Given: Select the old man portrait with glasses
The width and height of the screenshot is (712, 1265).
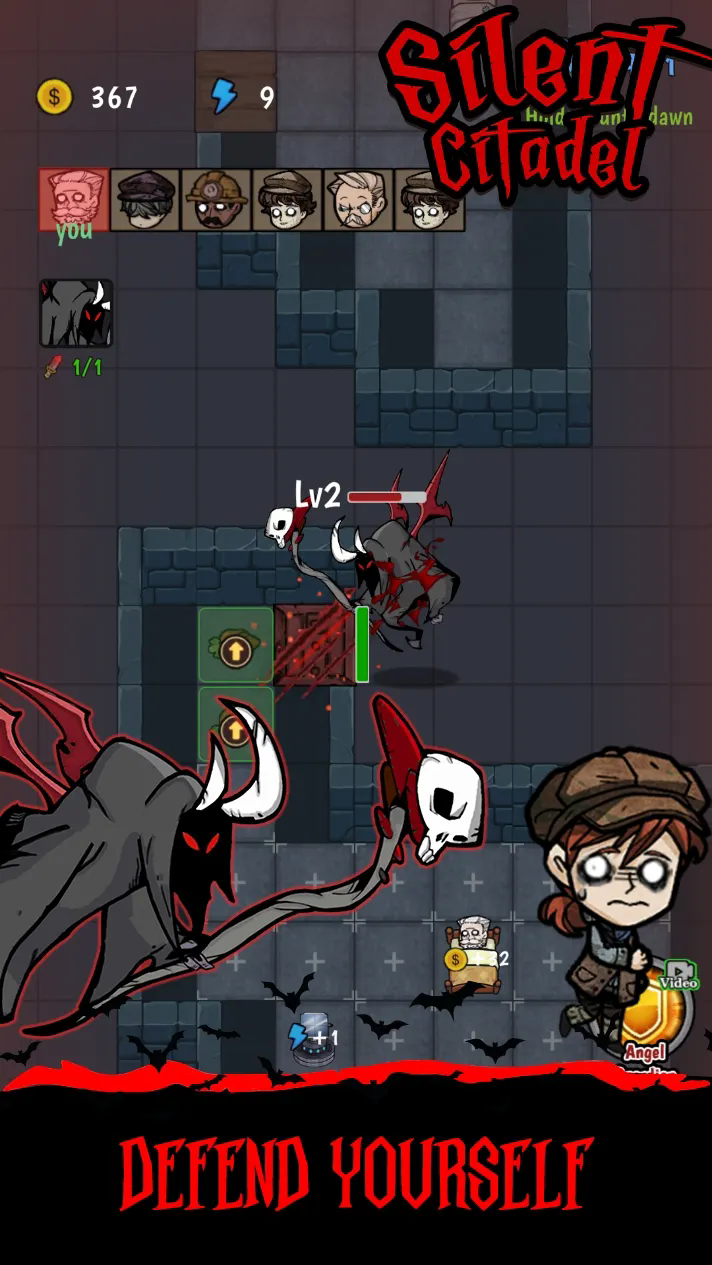Looking at the screenshot, I should point(358,200).
